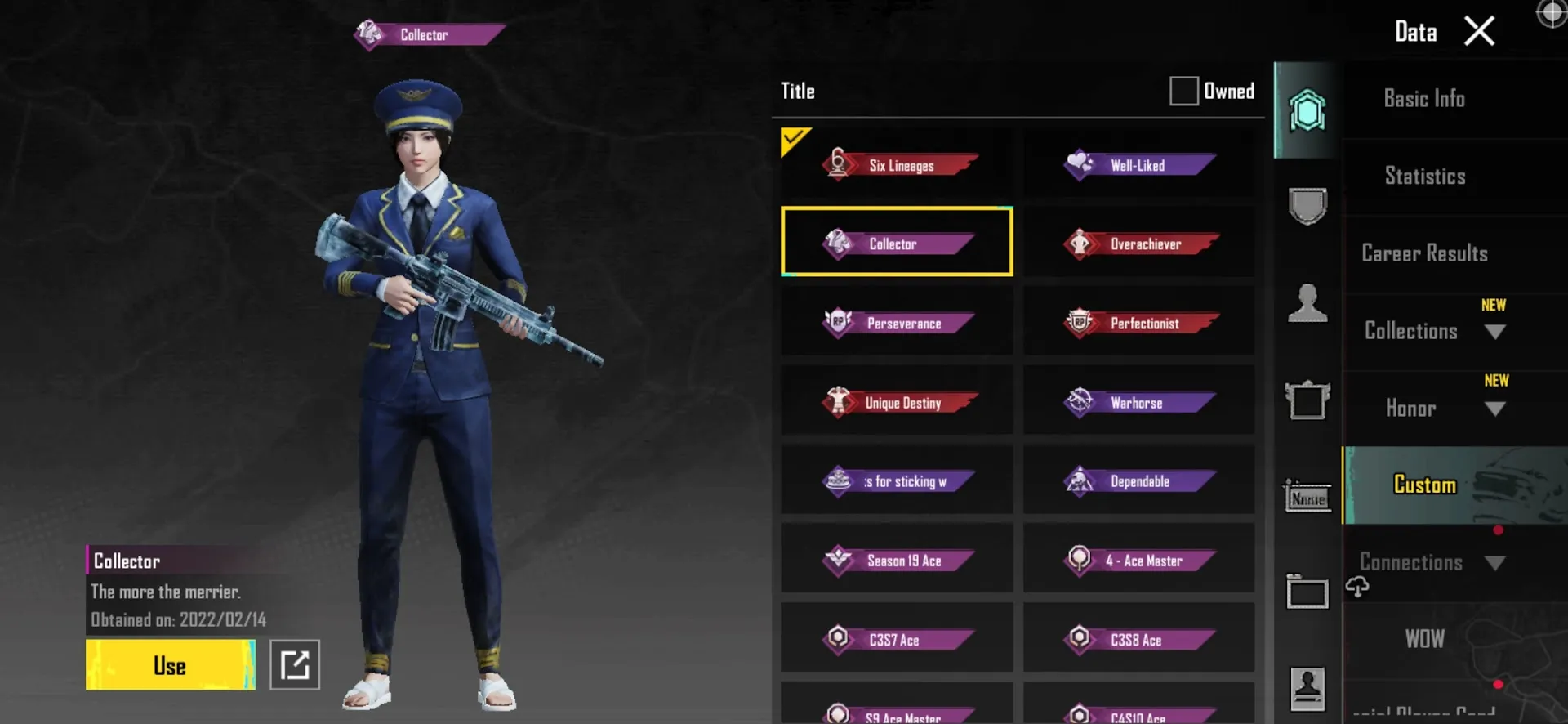Expand the Connections section
1568x724 pixels.
1495,562
